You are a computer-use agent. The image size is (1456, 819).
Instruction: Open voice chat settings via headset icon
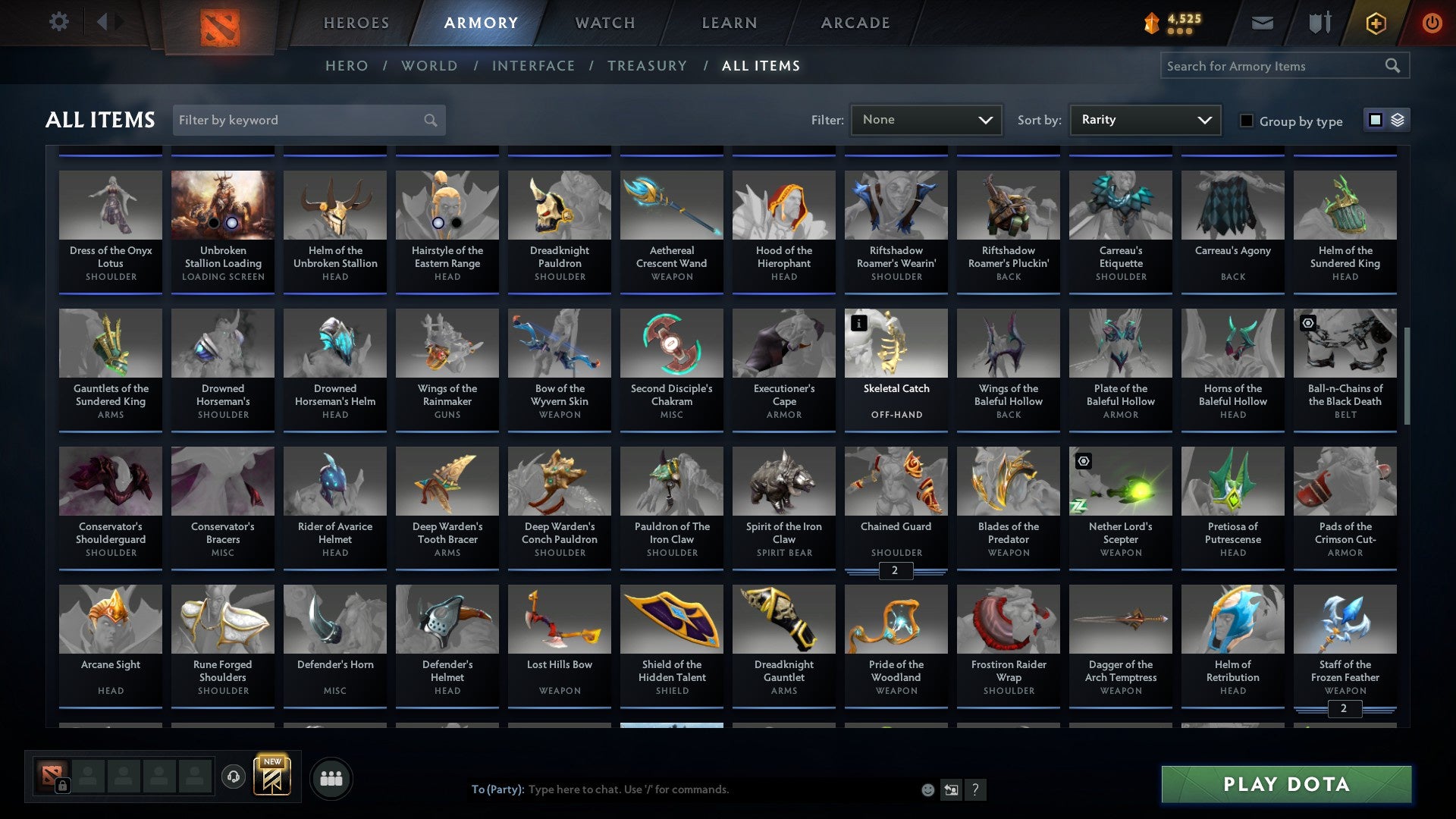pos(234,777)
